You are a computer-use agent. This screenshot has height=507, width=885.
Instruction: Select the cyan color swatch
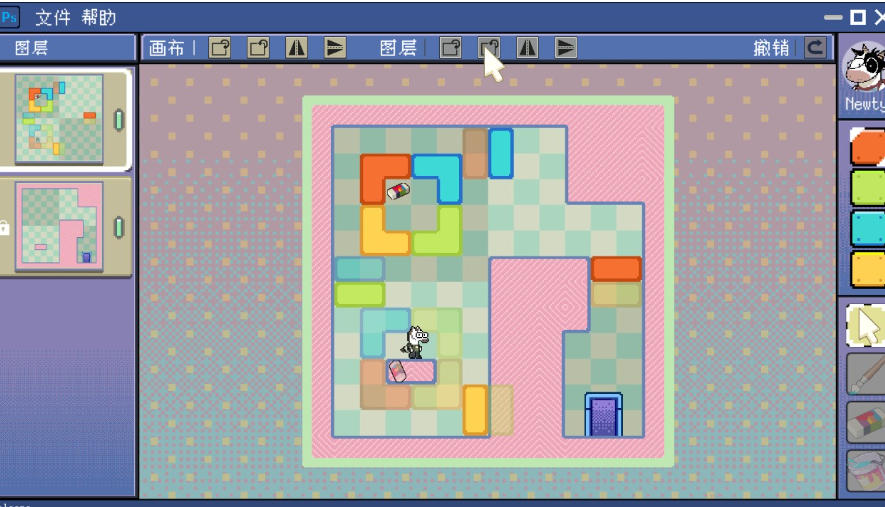coord(868,228)
